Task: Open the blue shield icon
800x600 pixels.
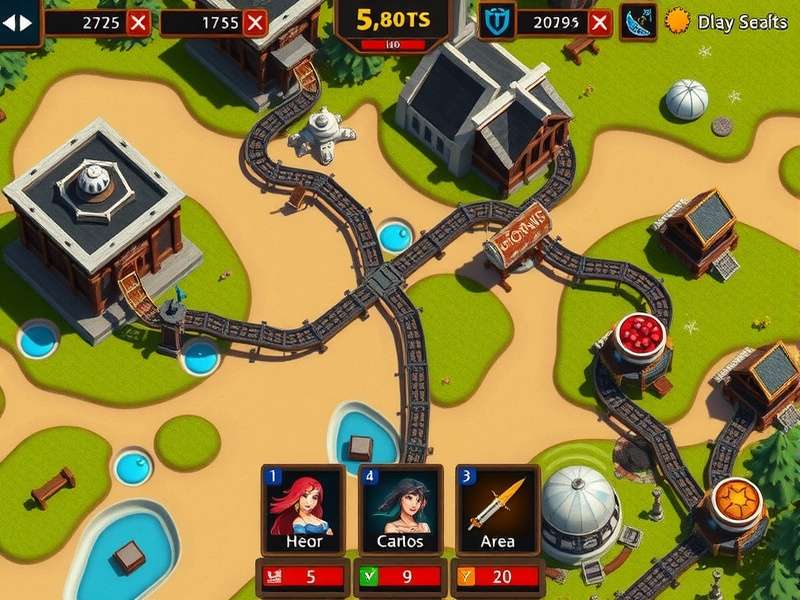Action: click(x=496, y=21)
